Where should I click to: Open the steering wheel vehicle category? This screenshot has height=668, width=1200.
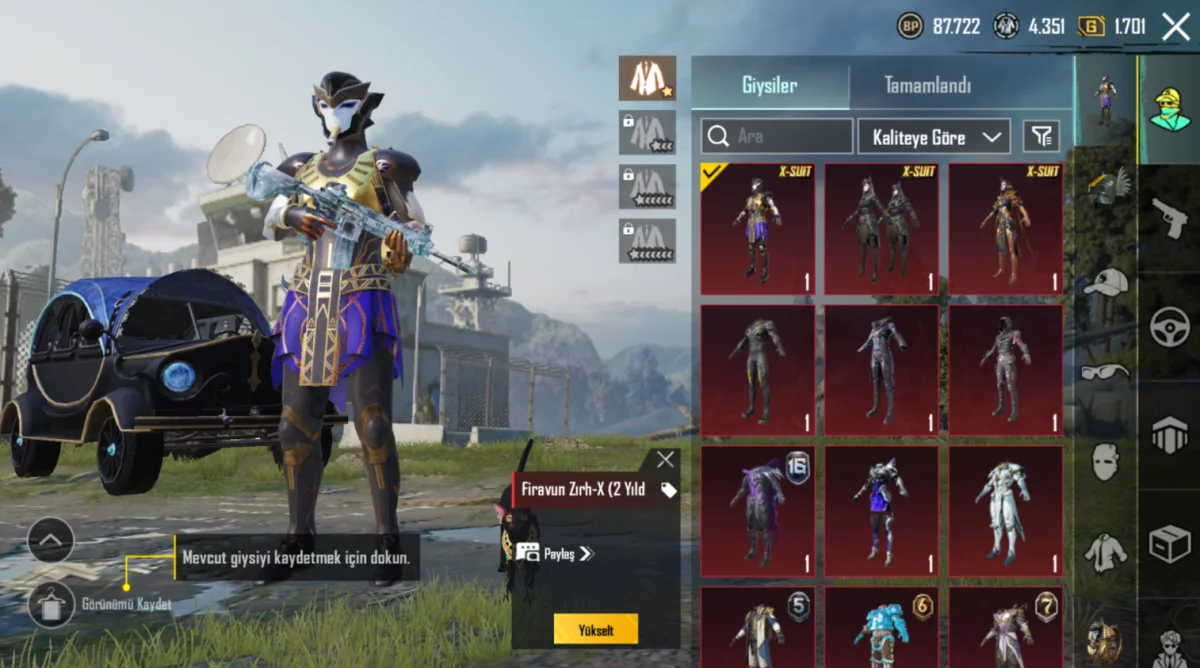tap(1169, 327)
